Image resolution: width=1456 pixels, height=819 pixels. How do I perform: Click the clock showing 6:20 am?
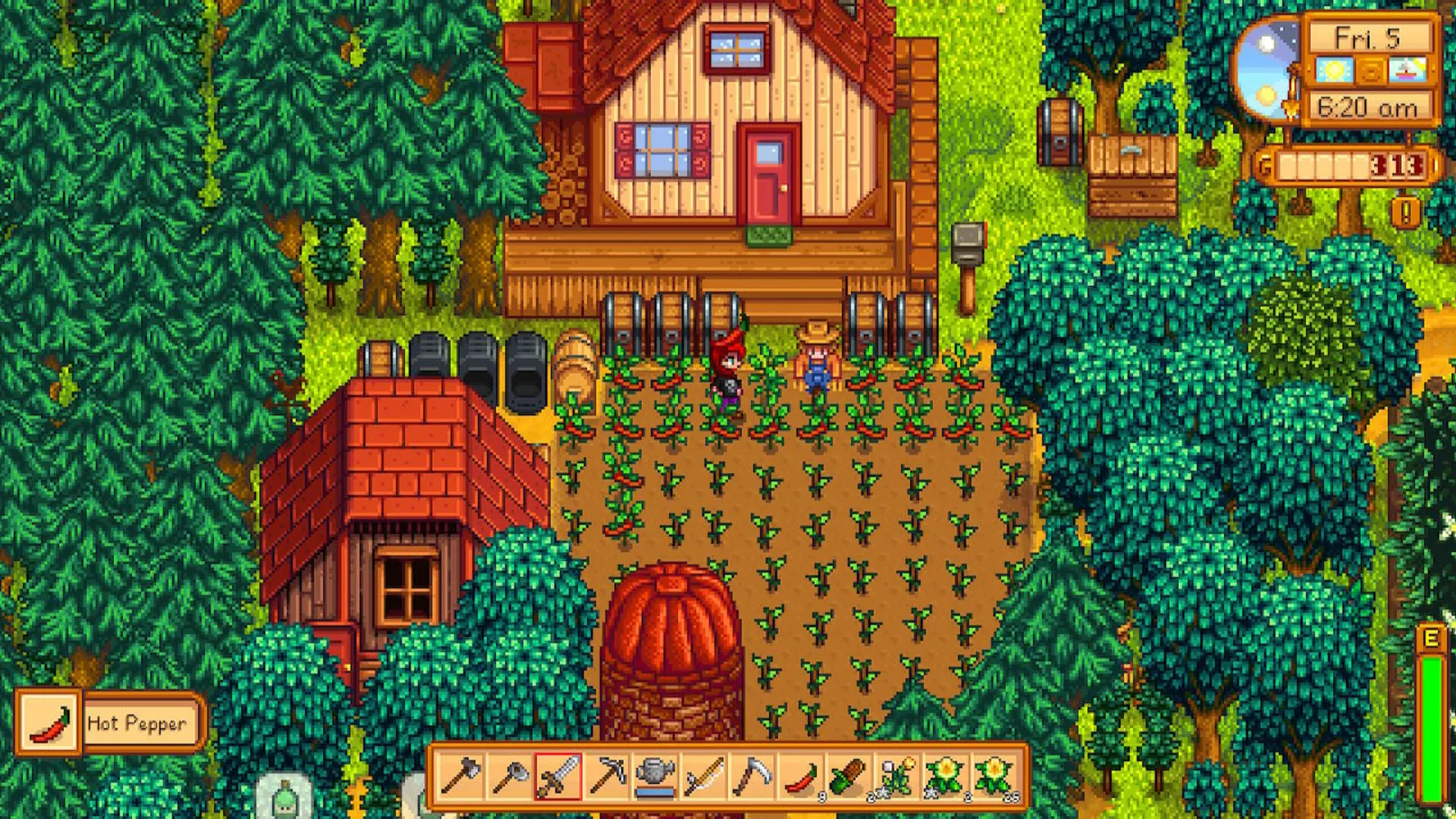(1367, 108)
